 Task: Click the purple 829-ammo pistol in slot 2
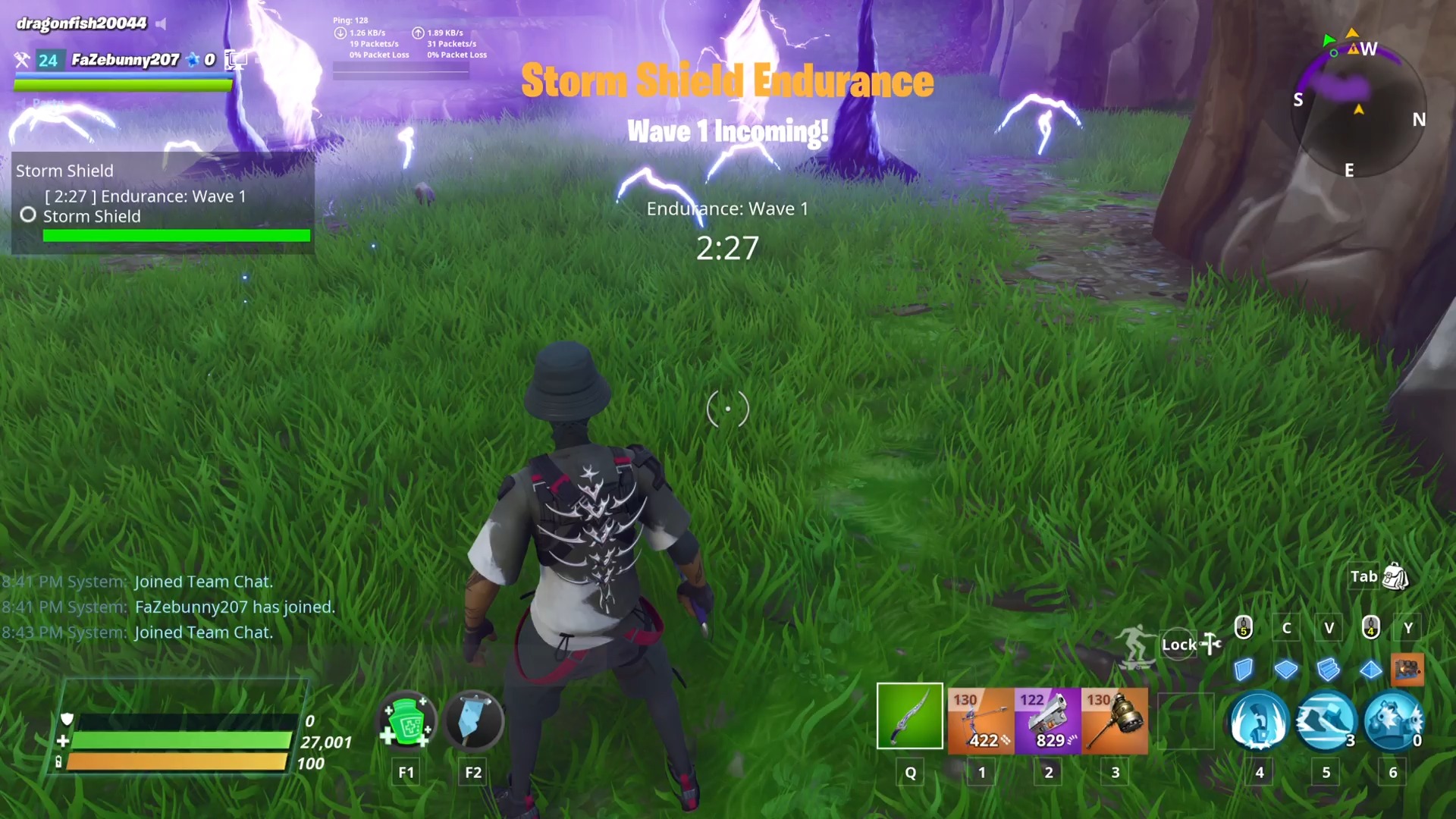click(1048, 720)
